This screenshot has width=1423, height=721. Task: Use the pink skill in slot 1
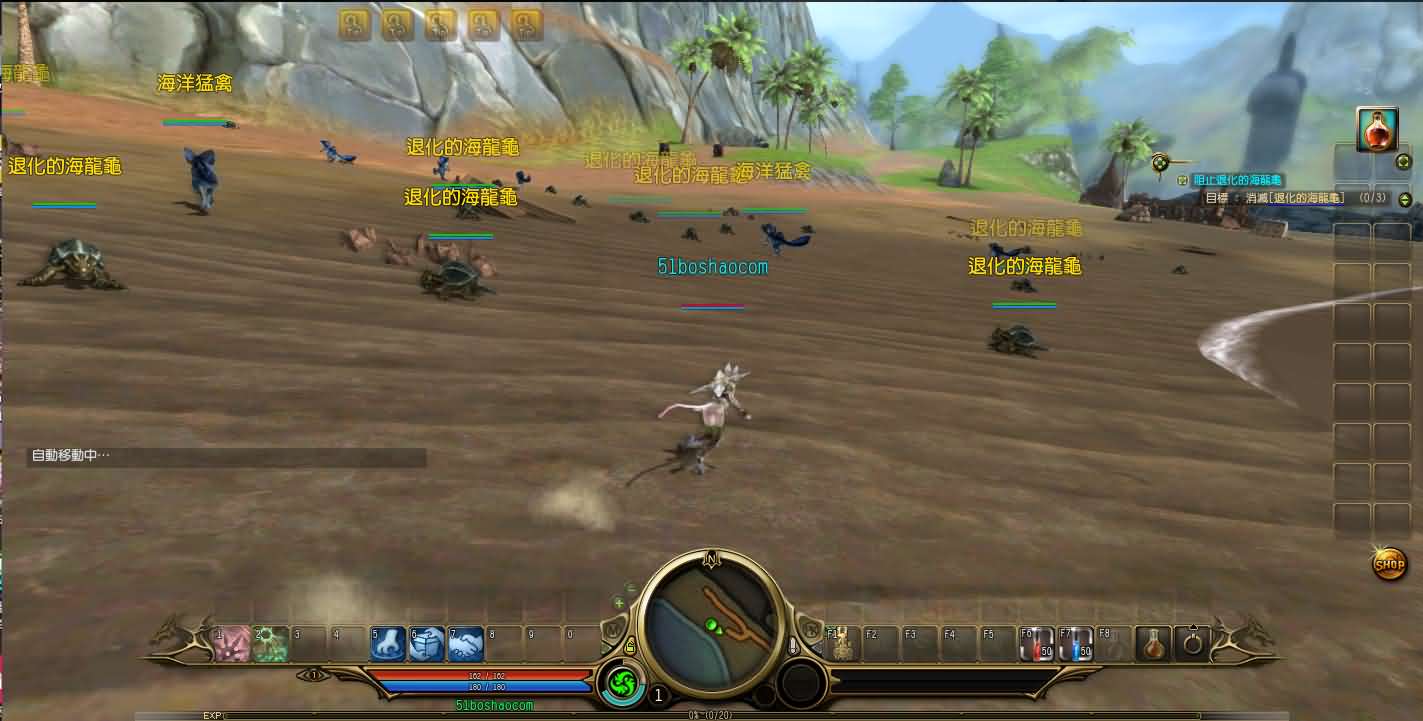pyautogui.click(x=232, y=644)
